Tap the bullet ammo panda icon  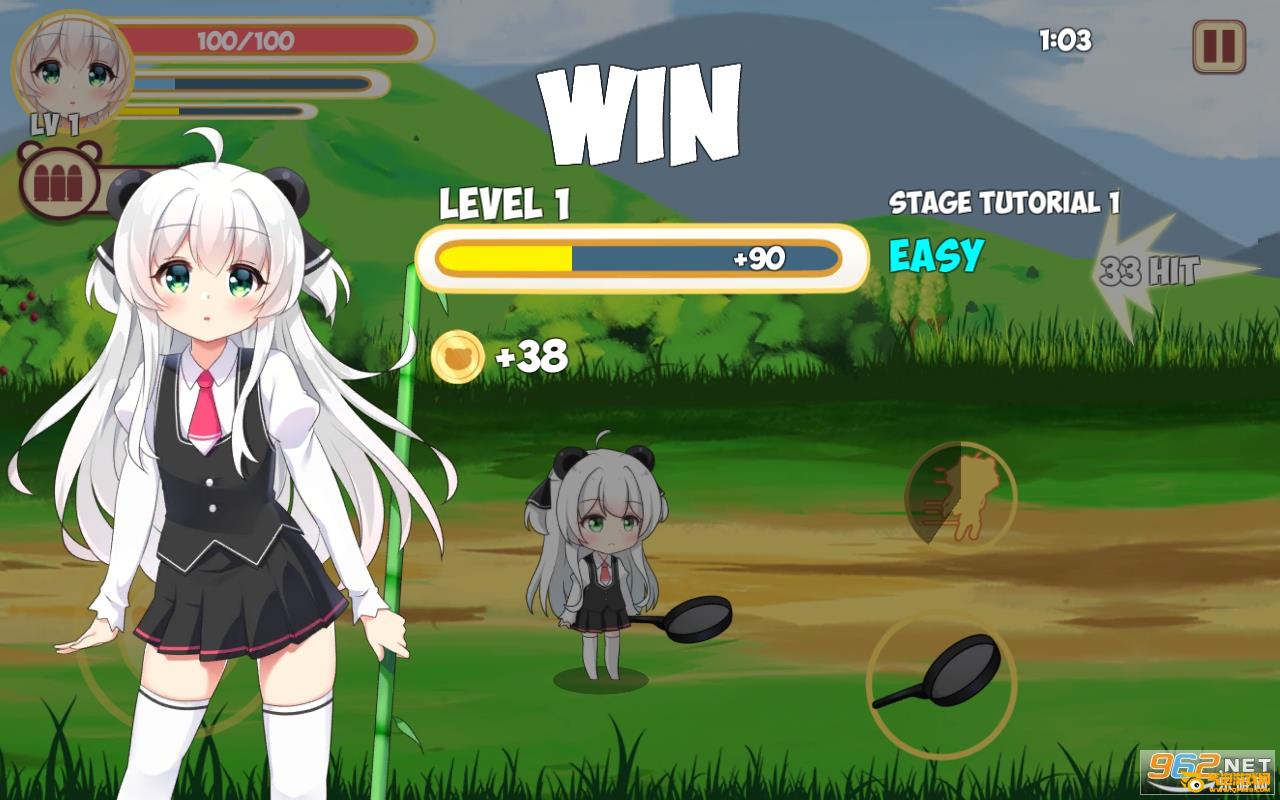(59, 182)
